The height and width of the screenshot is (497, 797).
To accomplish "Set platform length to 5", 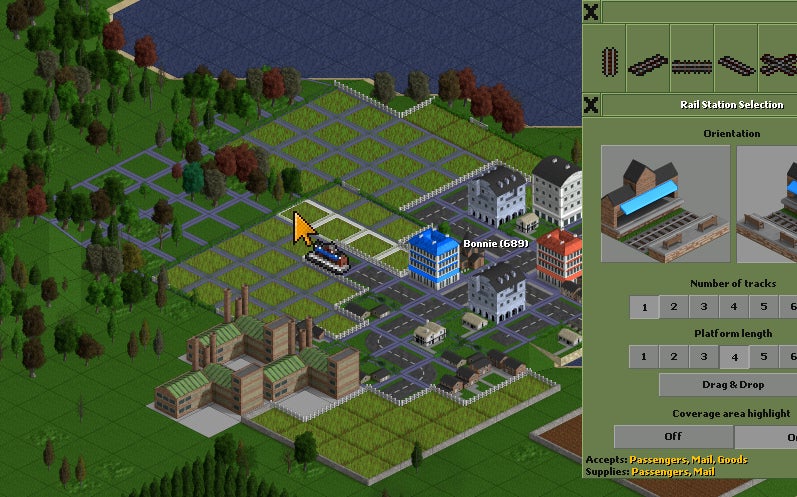I will (764, 356).
